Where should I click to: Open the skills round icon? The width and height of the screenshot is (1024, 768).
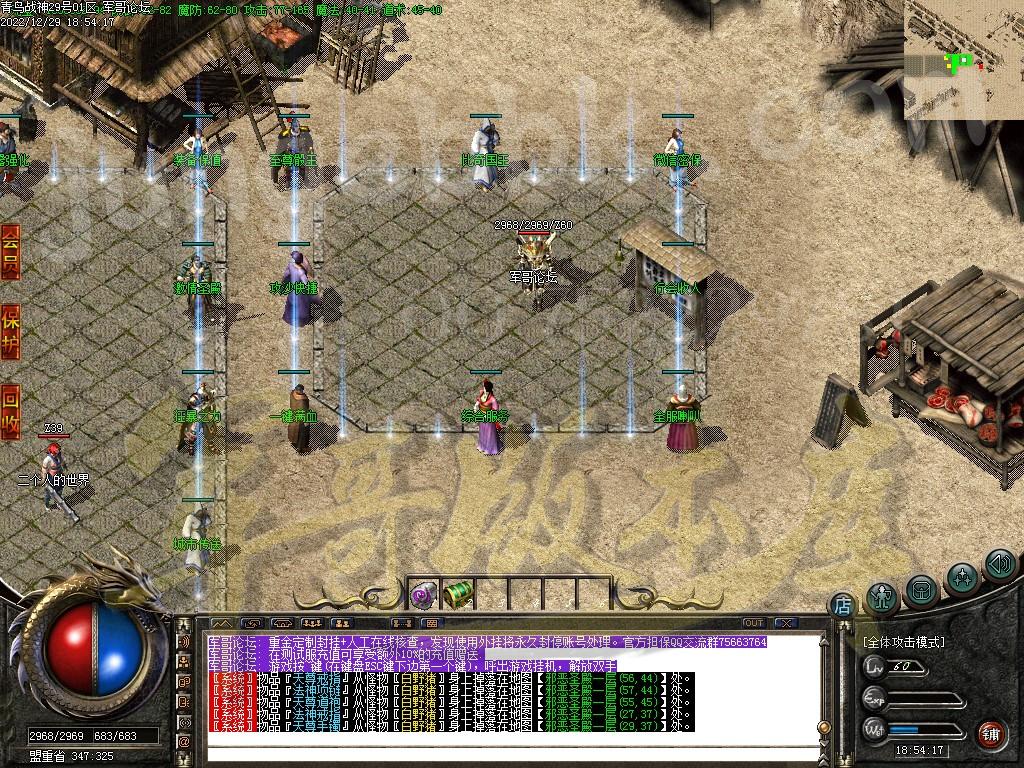click(962, 578)
